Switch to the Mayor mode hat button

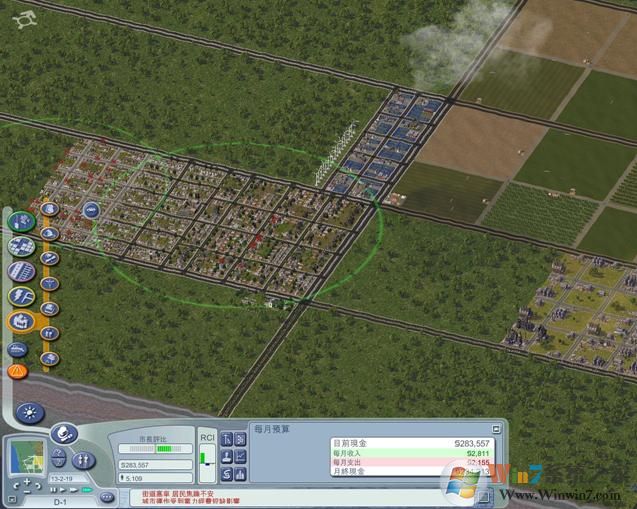click(x=65, y=435)
